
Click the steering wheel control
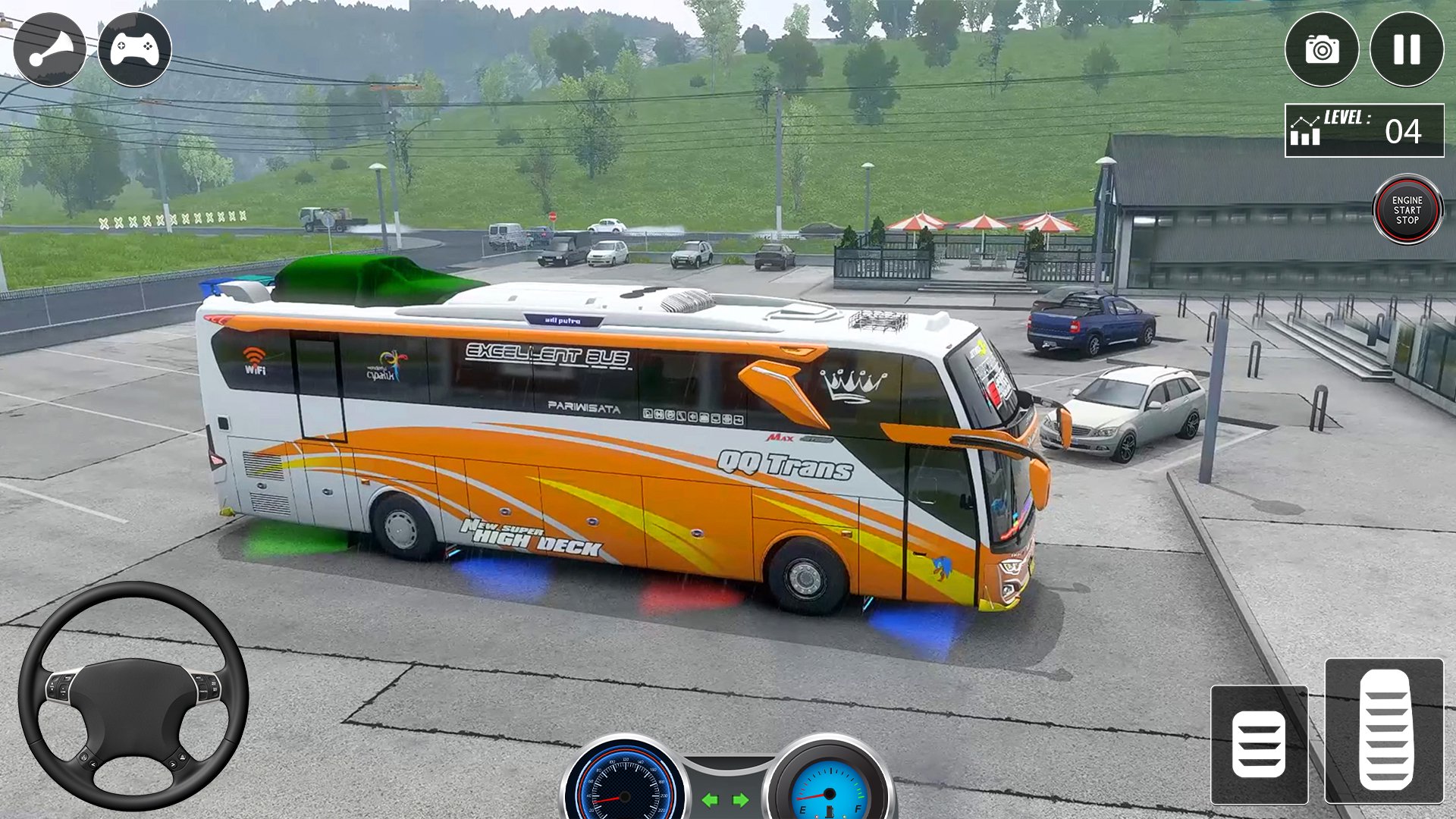tap(133, 696)
